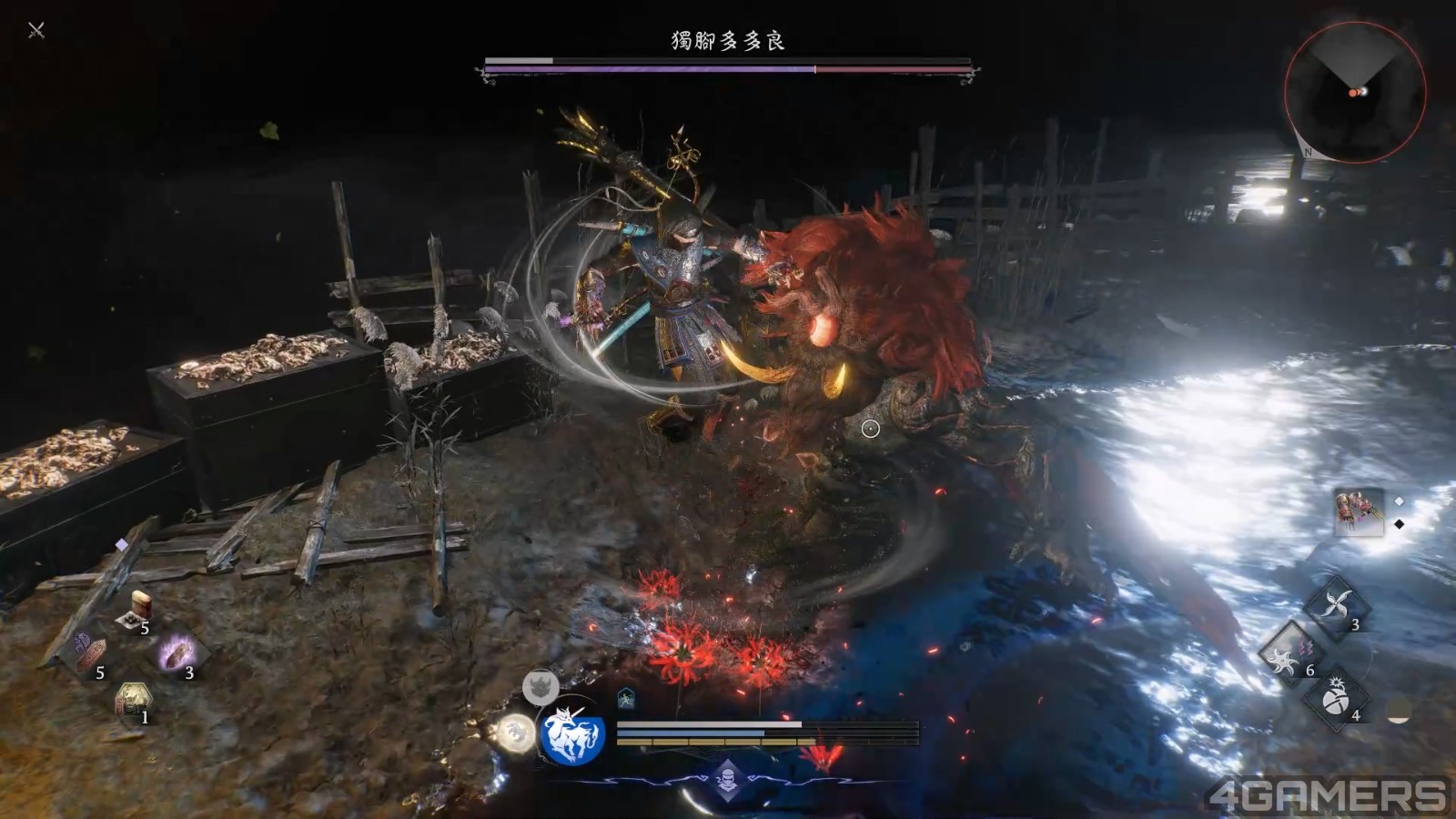Toggle the black diamond weapon stance marker
The height and width of the screenshot is (819, 1456).
[x=1399, y=523]
